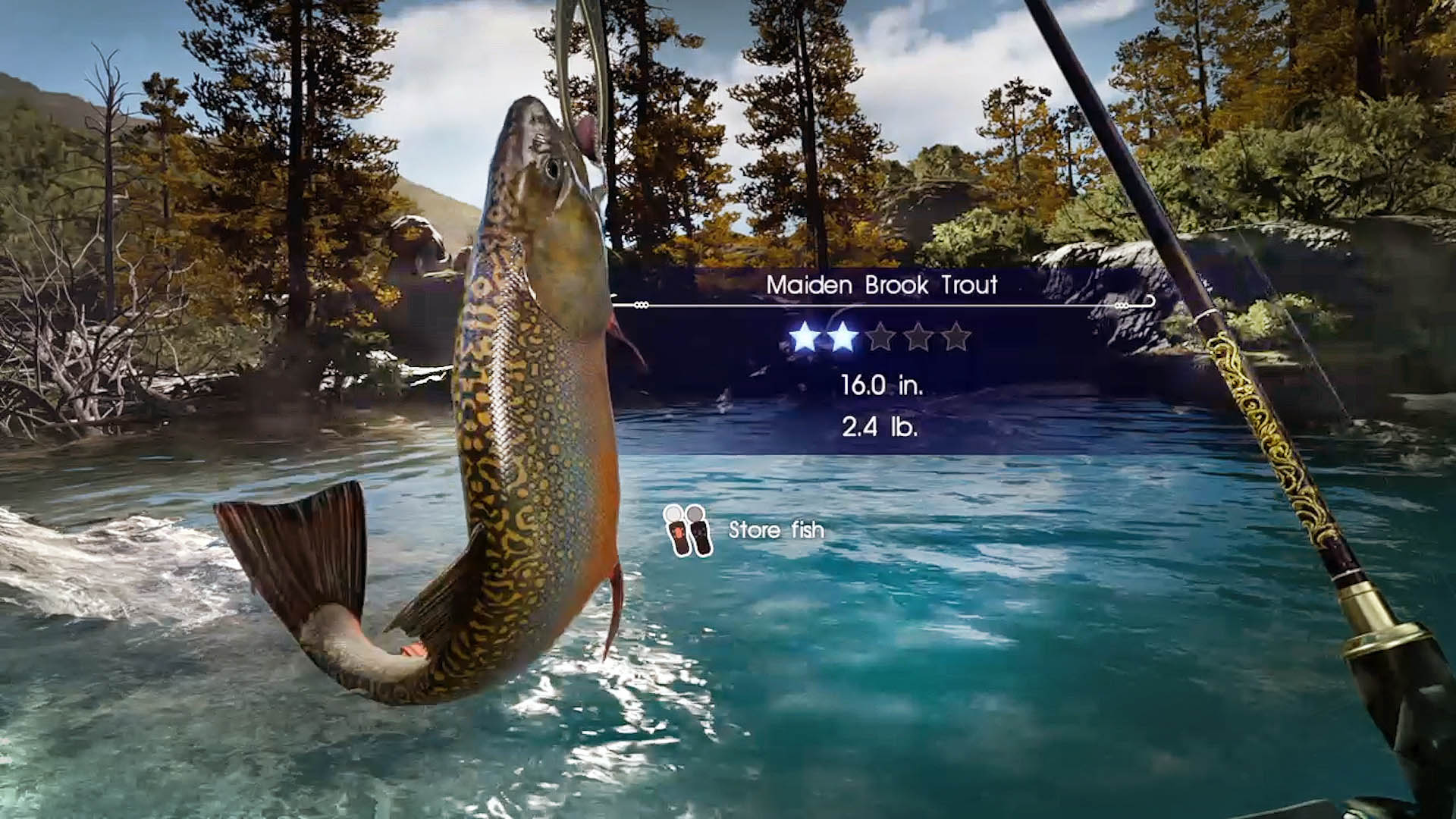The height and width of the screenshot is (819, 1456).
Task: Open details under the 2.4 lb. weight entry
Action: (880, 427)
